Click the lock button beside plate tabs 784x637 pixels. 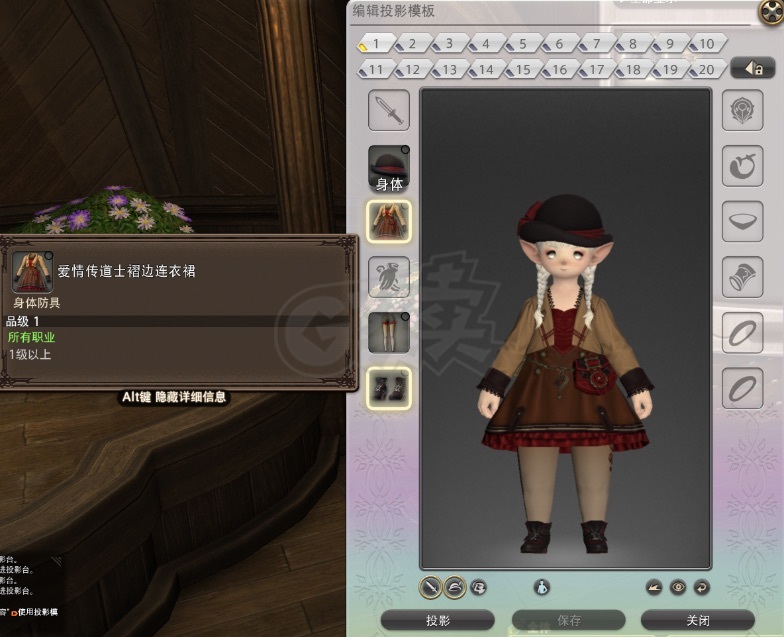pyautogui.click(x=753, y=69)
